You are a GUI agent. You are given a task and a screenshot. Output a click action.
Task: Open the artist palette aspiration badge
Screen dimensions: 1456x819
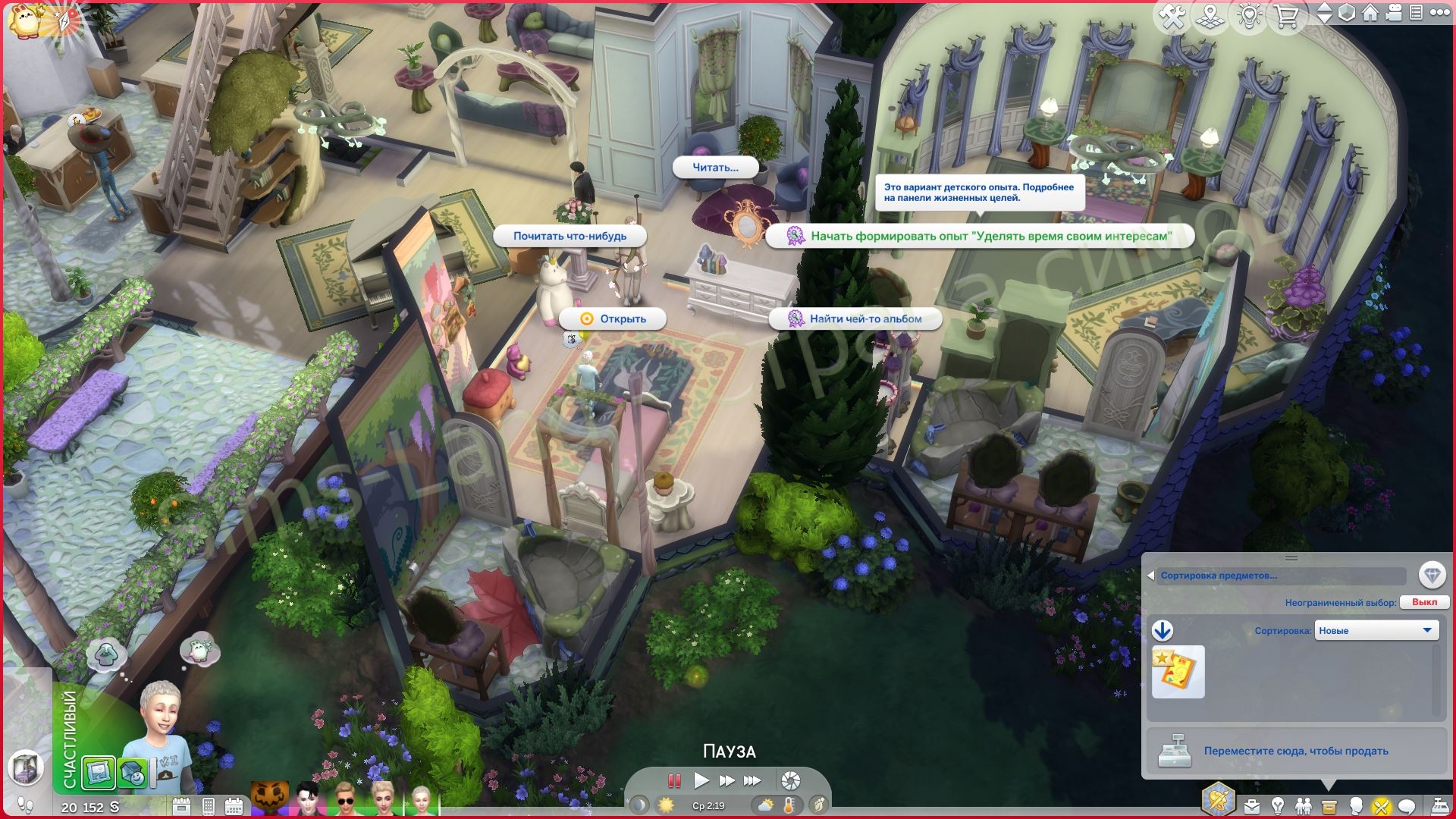pos(1218,800)
